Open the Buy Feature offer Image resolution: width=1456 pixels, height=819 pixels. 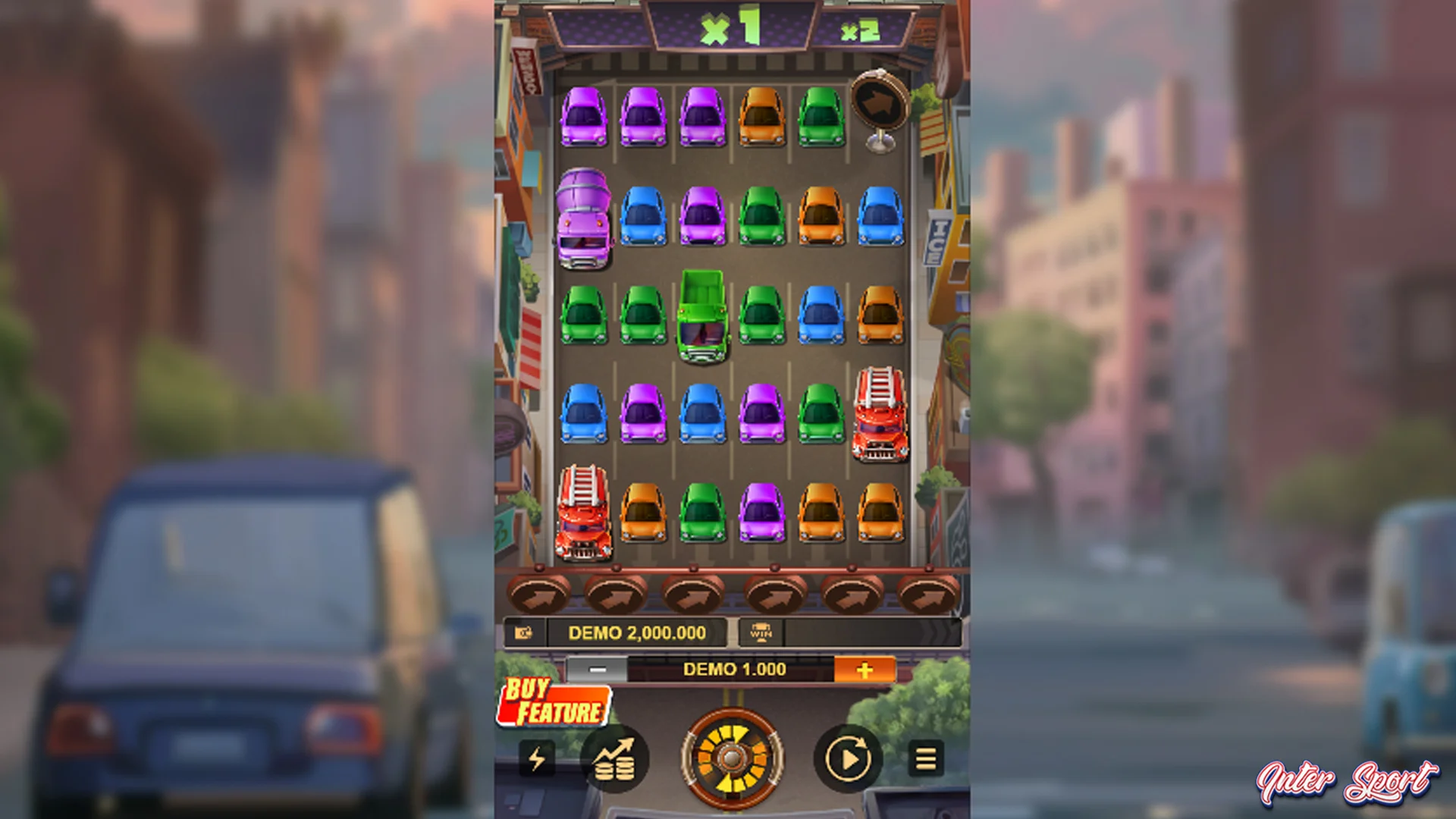[554, 703]
